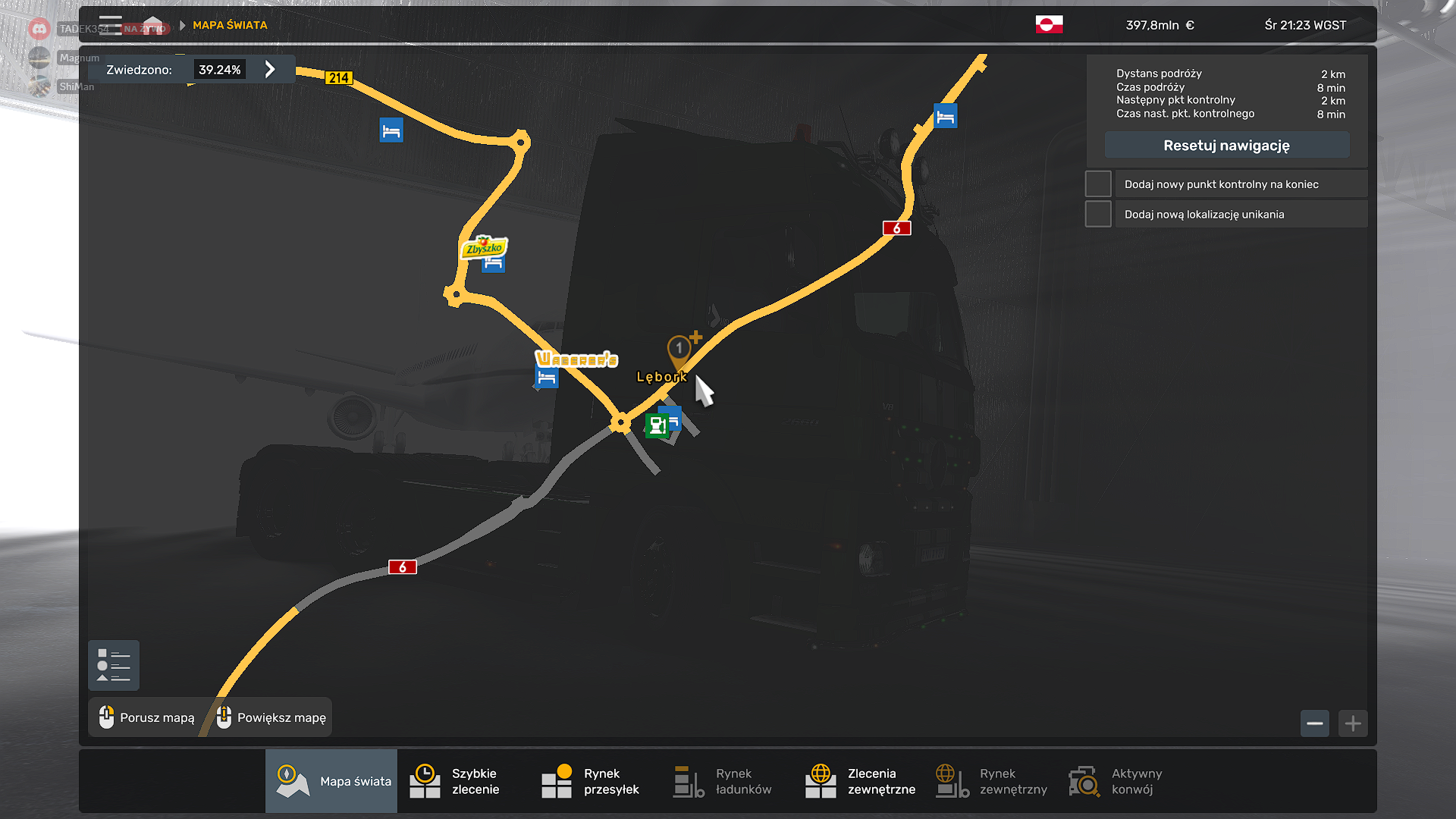Switch to Mapa świata tab
This screenshot has width=1456, height=819.
(x=332, y=781)
